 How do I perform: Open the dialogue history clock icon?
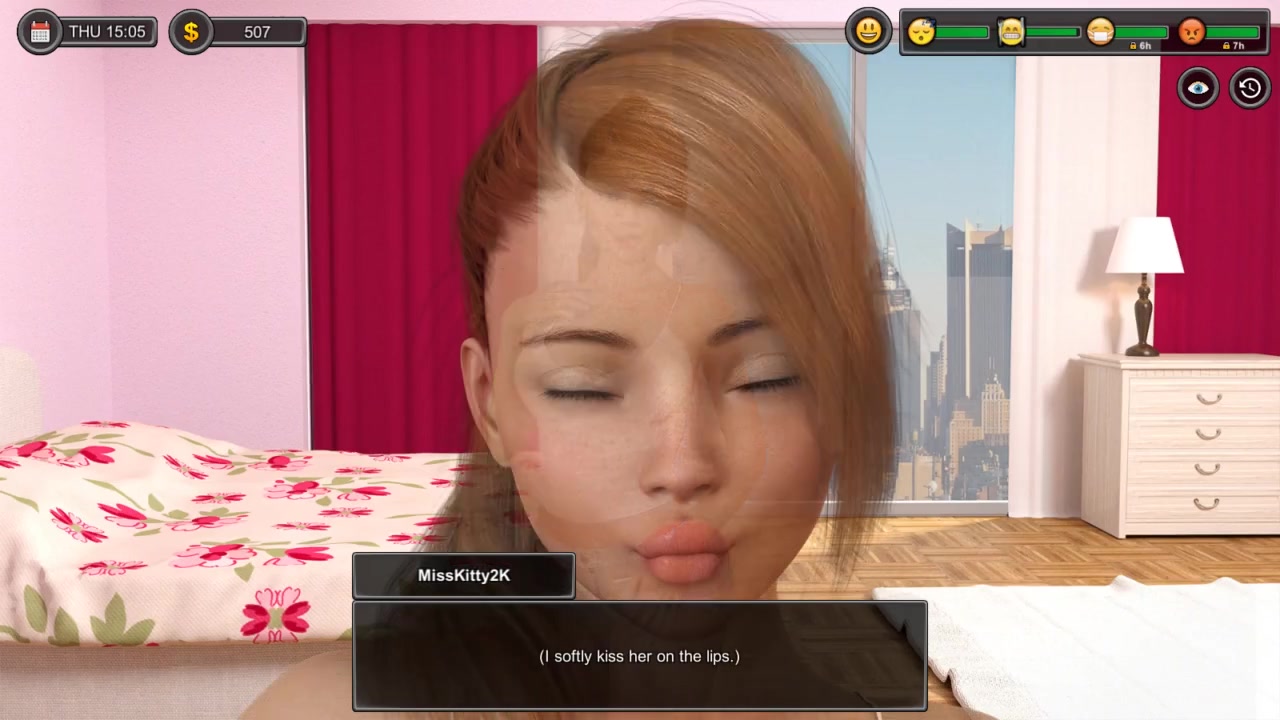tap(1249, 88)
